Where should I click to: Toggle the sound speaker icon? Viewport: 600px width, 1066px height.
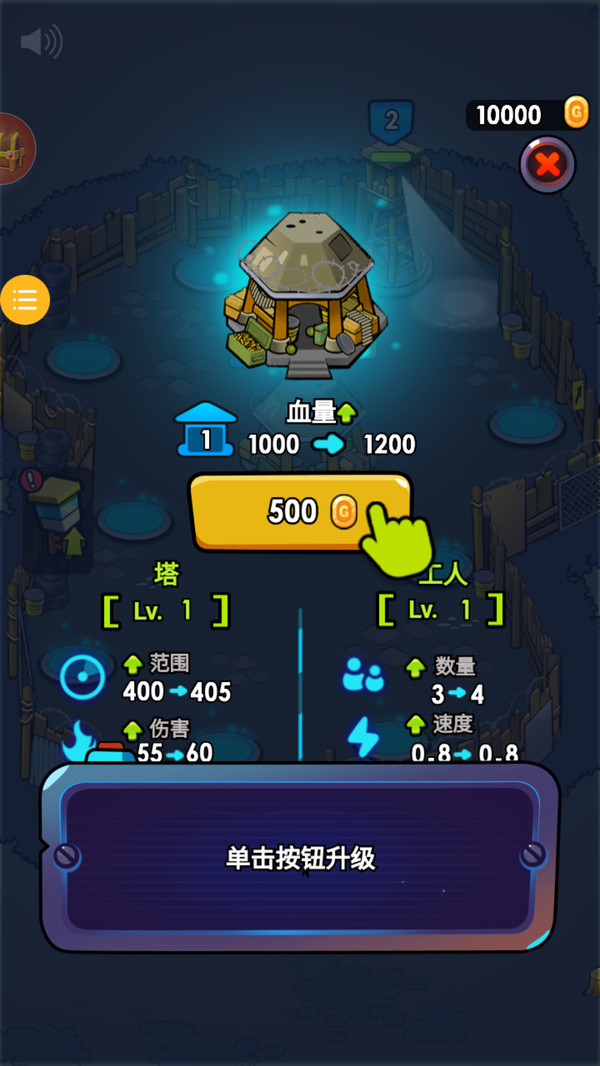[x=41, y=42]
